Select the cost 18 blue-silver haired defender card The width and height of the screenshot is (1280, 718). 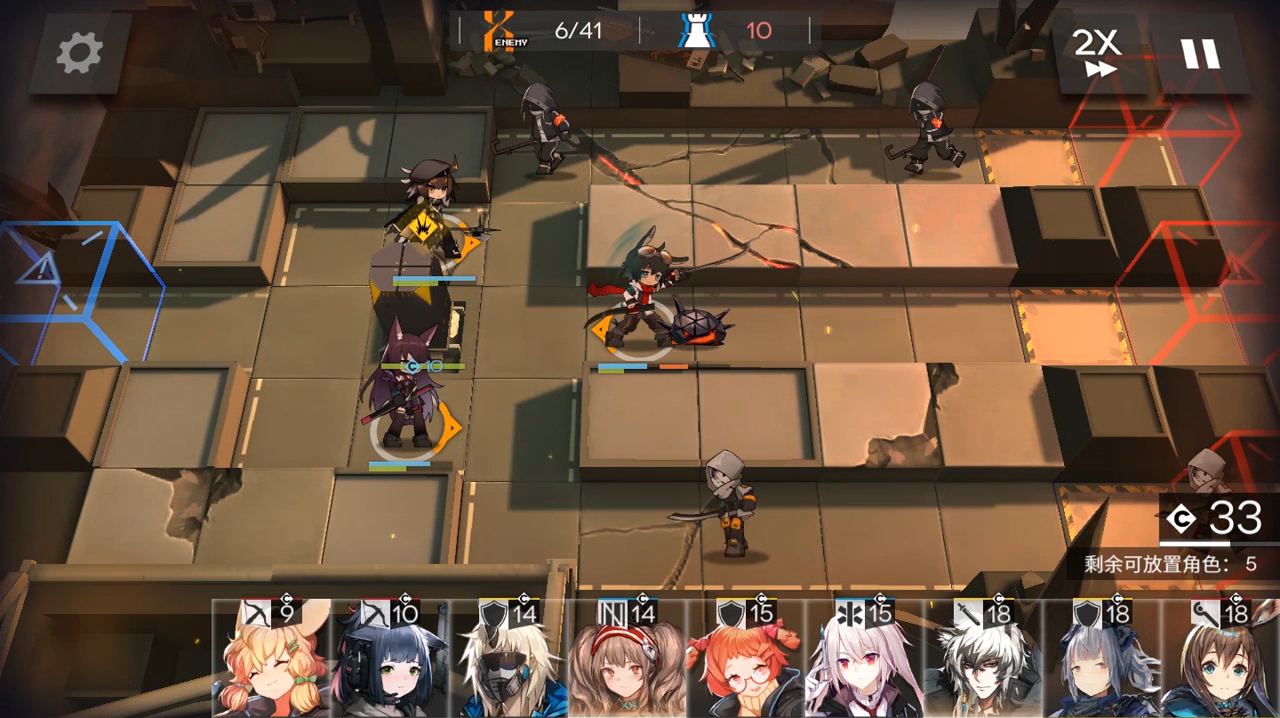tap(1101, 660)
